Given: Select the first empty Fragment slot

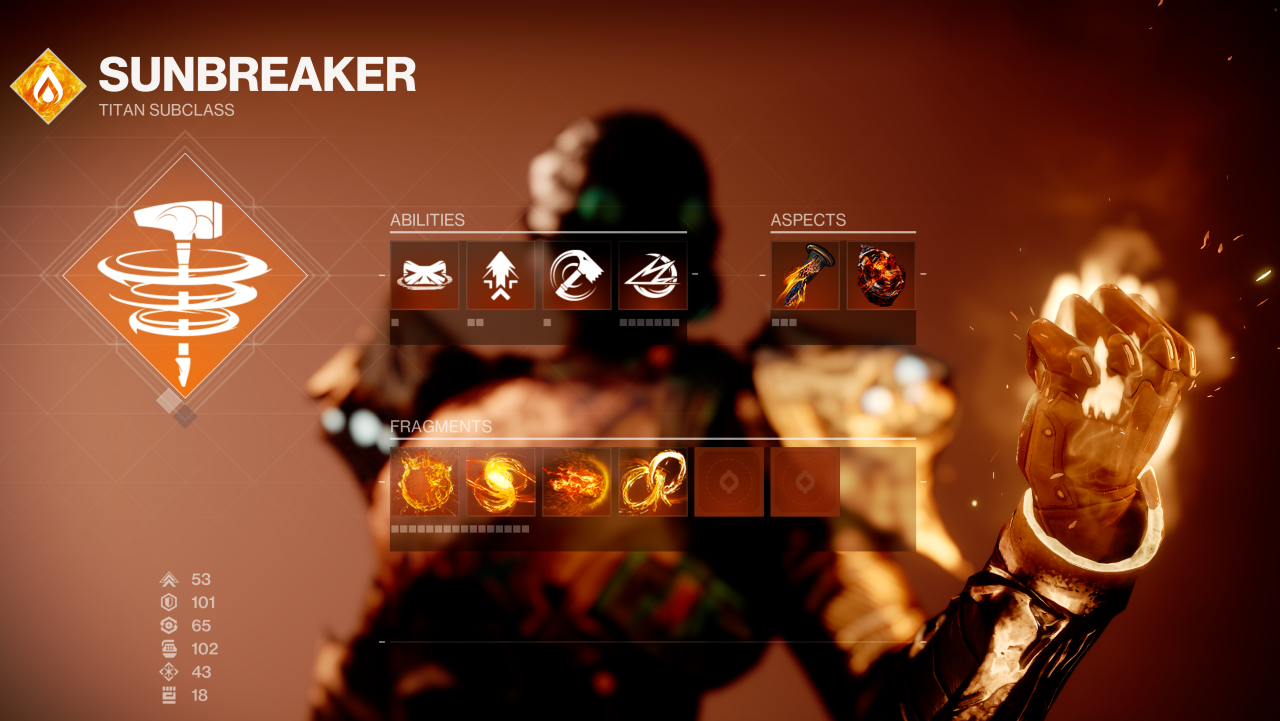Looking at the screenshot, I should (728, 481).
